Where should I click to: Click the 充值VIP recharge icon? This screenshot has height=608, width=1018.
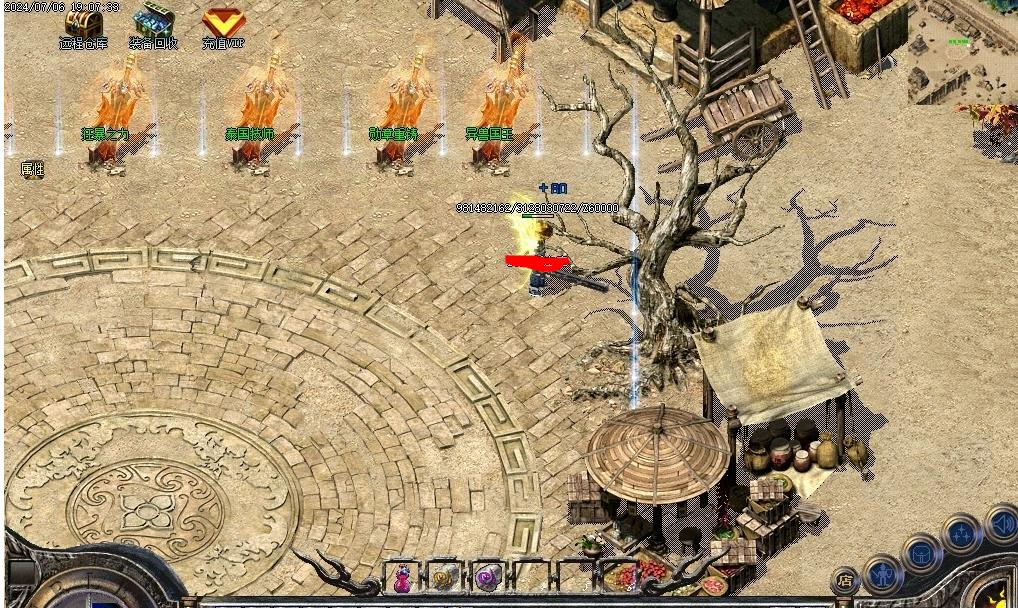(222, 24)
